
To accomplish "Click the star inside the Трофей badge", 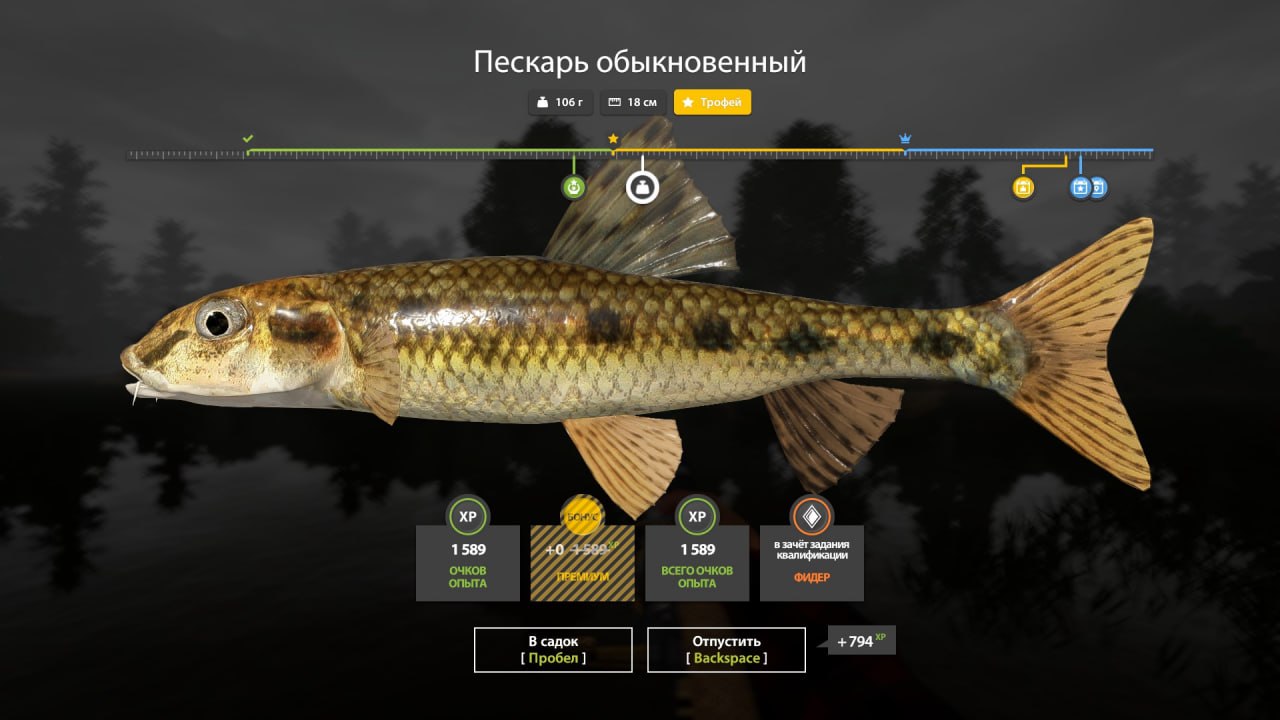I will 687,102.
